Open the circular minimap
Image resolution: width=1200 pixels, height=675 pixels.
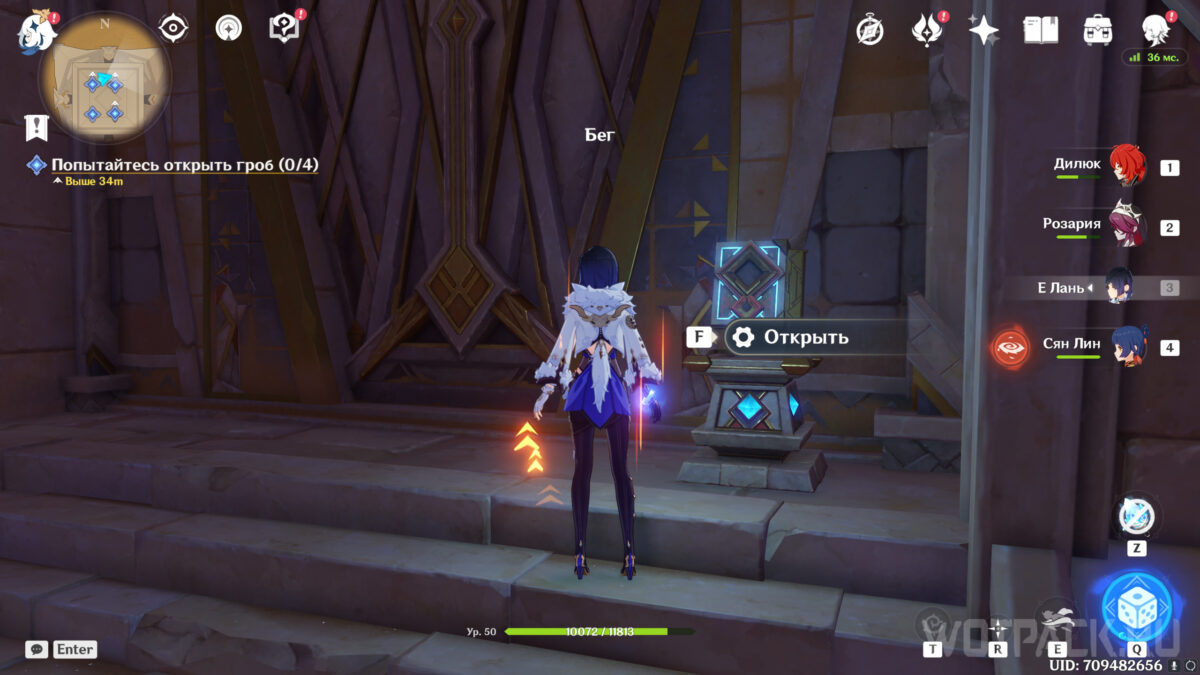[x=104, y=78]
